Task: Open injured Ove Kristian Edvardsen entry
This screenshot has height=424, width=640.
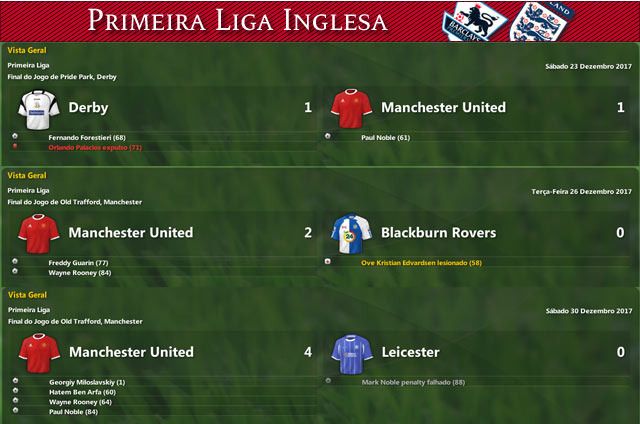Action: pos(421,262)
